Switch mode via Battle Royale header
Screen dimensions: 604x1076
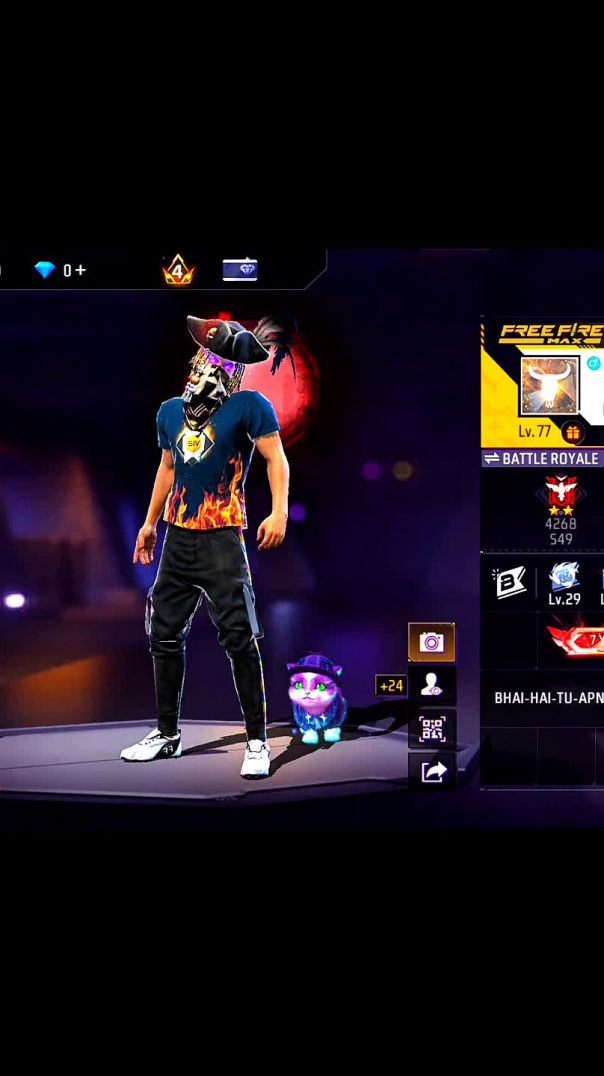542,458
